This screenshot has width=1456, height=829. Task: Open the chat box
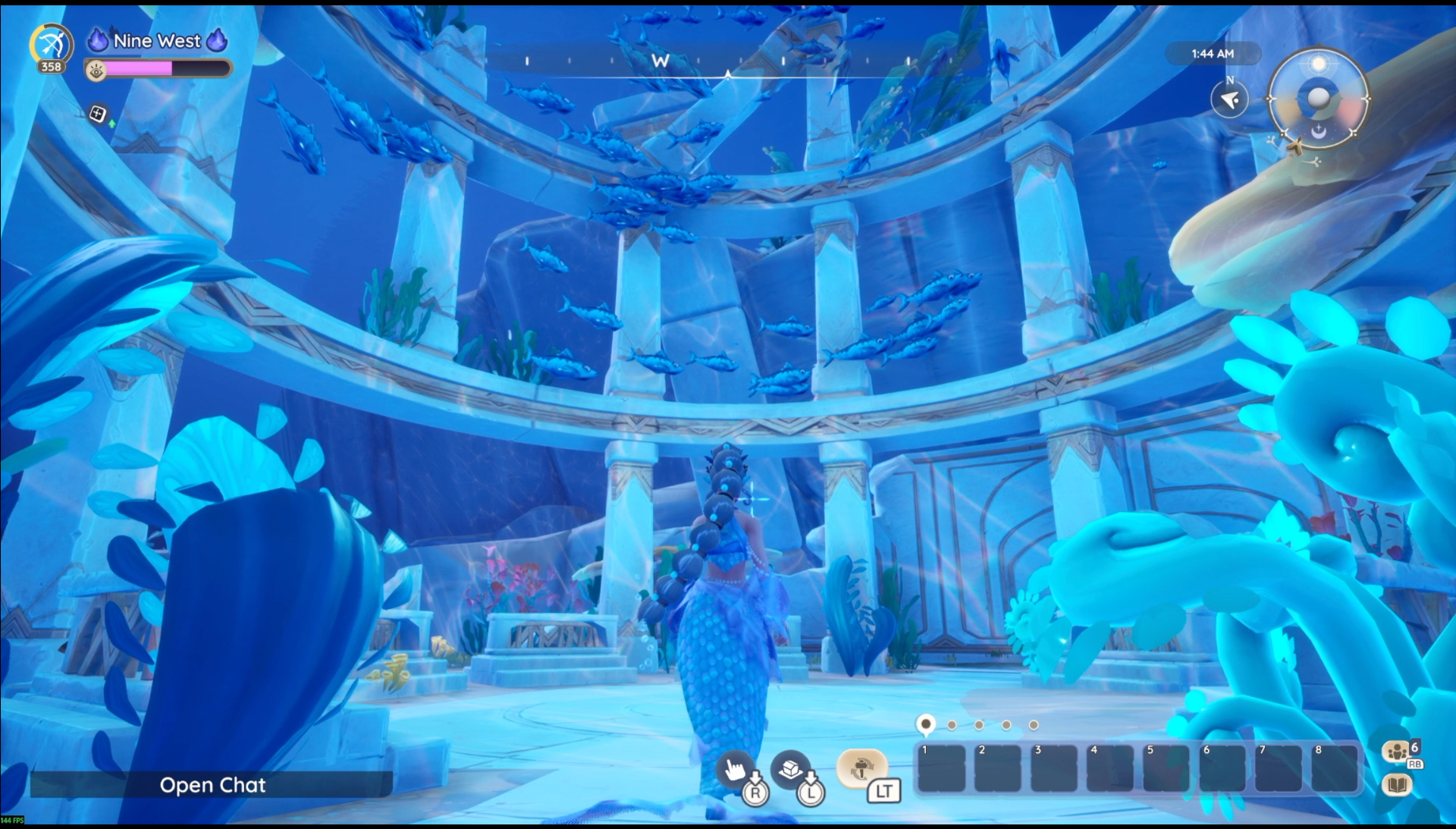click(212, 785)
